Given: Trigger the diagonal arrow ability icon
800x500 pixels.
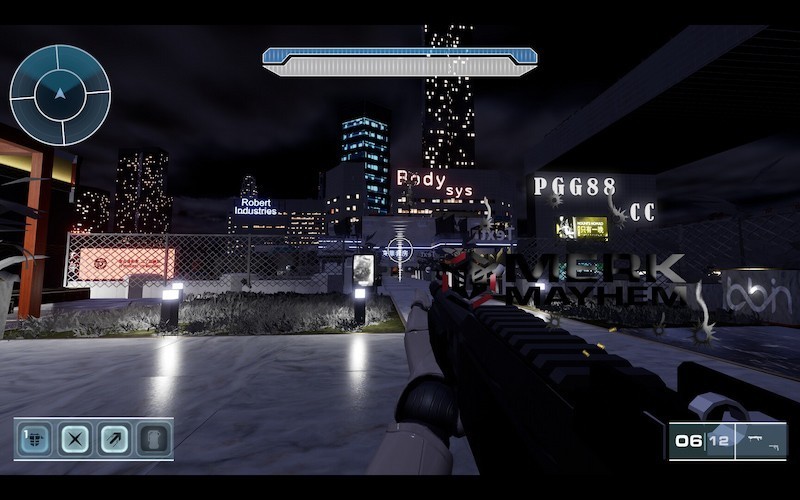Looking at the screenshot, I should click(x=113, y=439).
